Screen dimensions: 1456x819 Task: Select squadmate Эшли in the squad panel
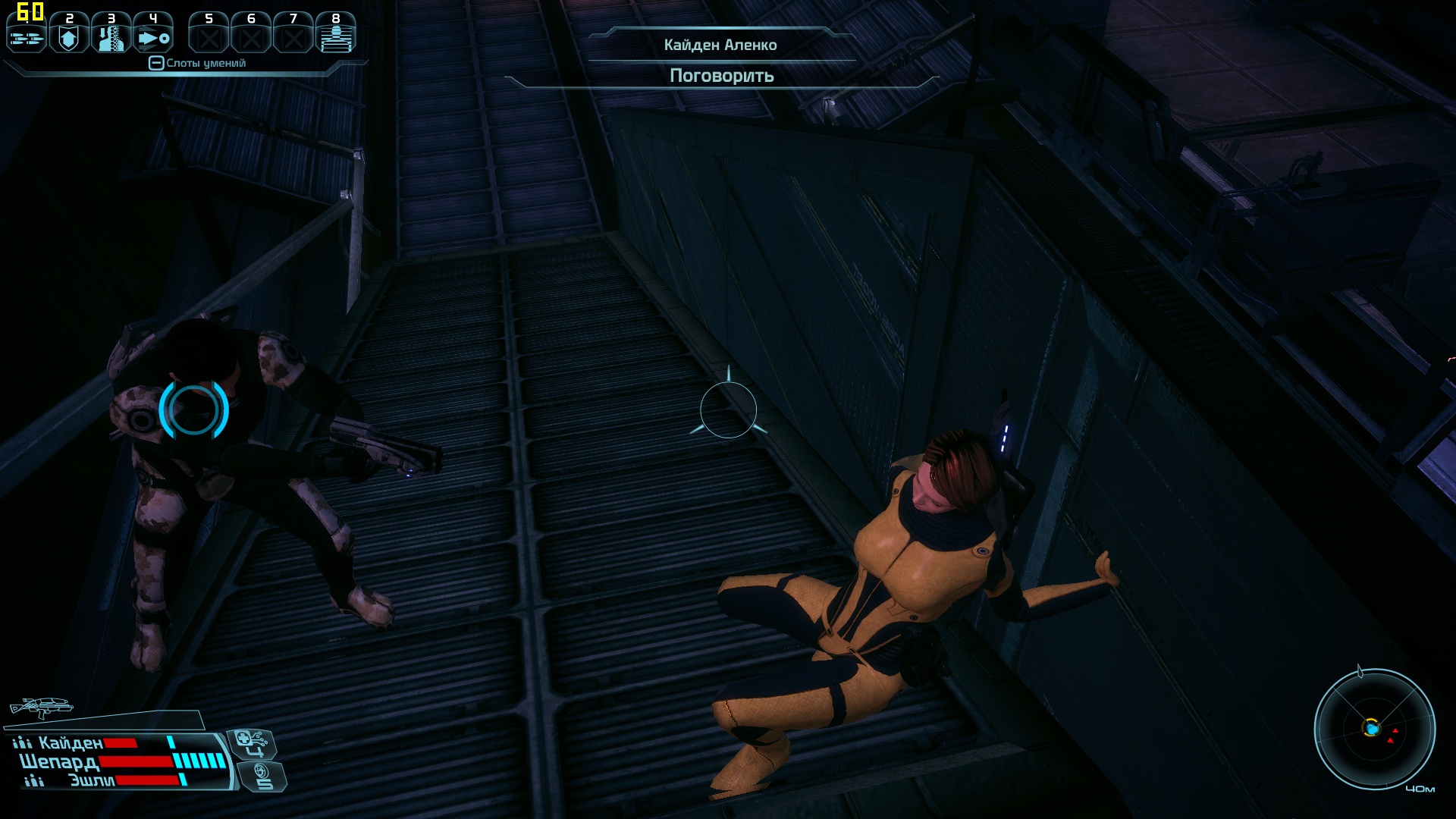91,780
